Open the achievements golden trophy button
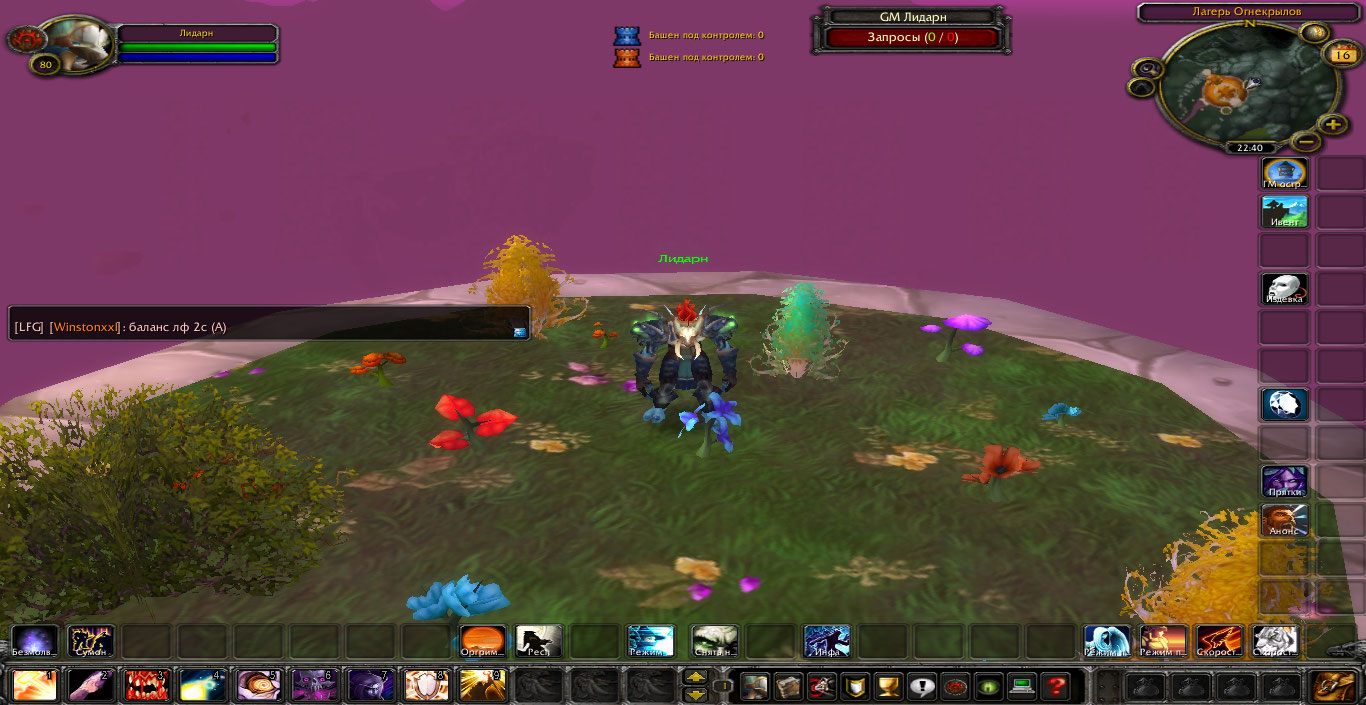 tap(887, 687)
